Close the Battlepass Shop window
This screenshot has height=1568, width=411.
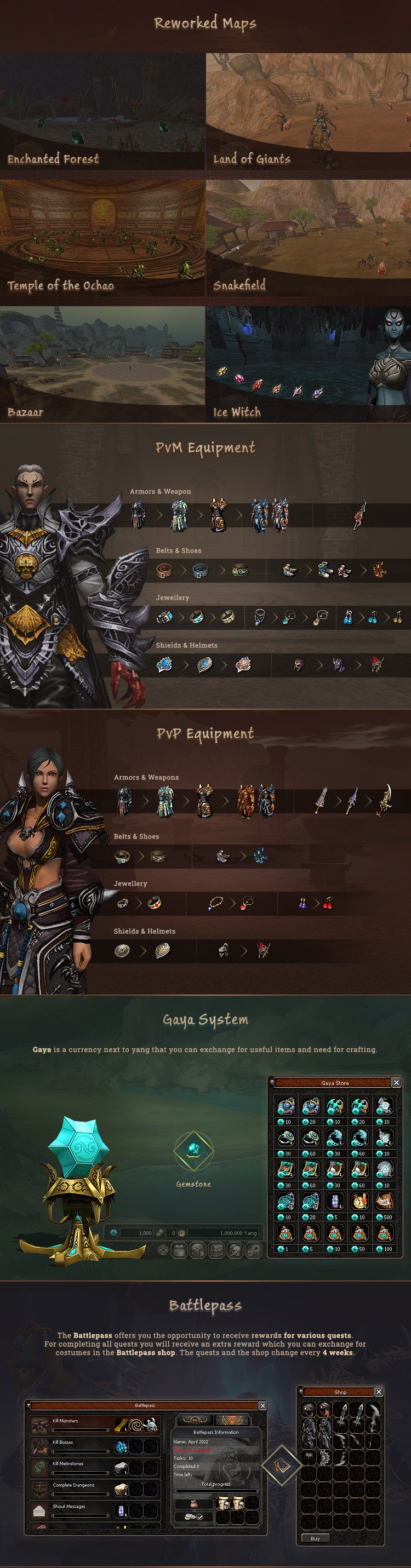pyautogui.click(x=378, y=1392)
